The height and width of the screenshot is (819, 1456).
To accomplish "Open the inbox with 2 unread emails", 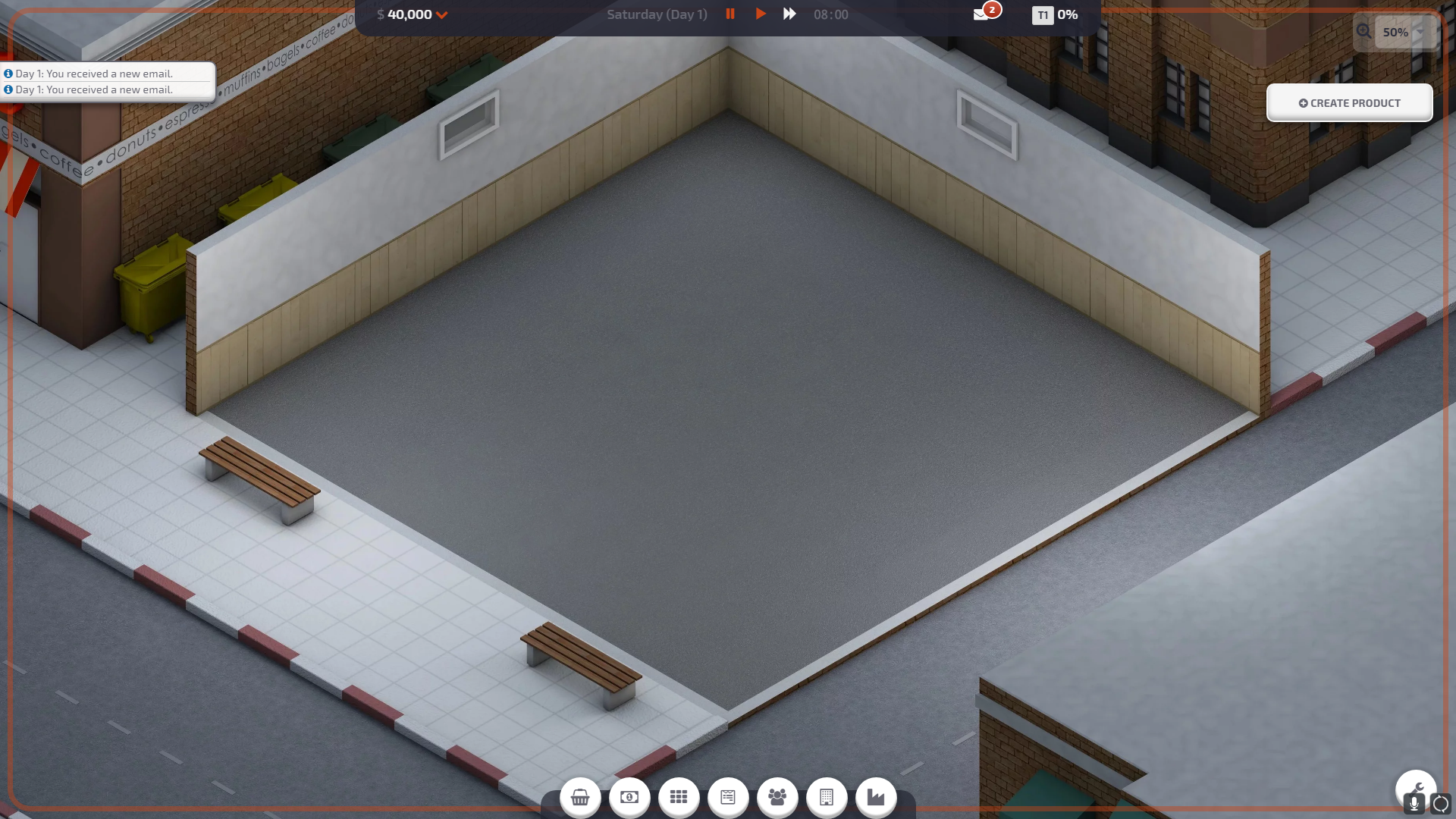I will pos(982,14).
